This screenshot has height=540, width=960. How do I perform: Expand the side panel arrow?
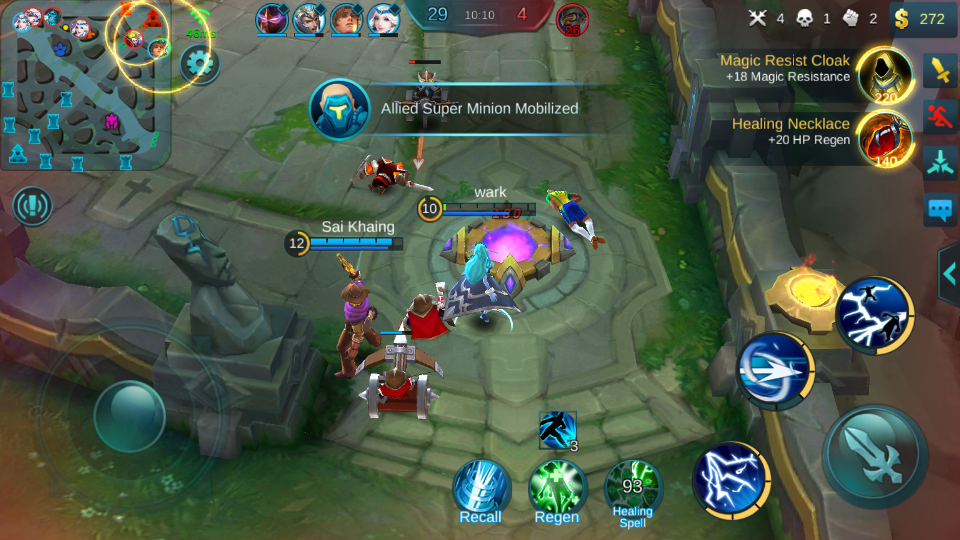[949, 272]
